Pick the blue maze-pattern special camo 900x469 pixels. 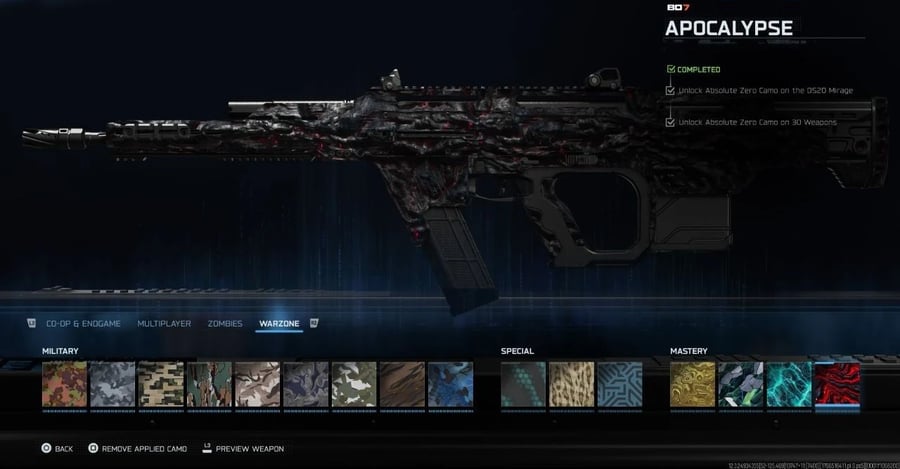point(620,385)
